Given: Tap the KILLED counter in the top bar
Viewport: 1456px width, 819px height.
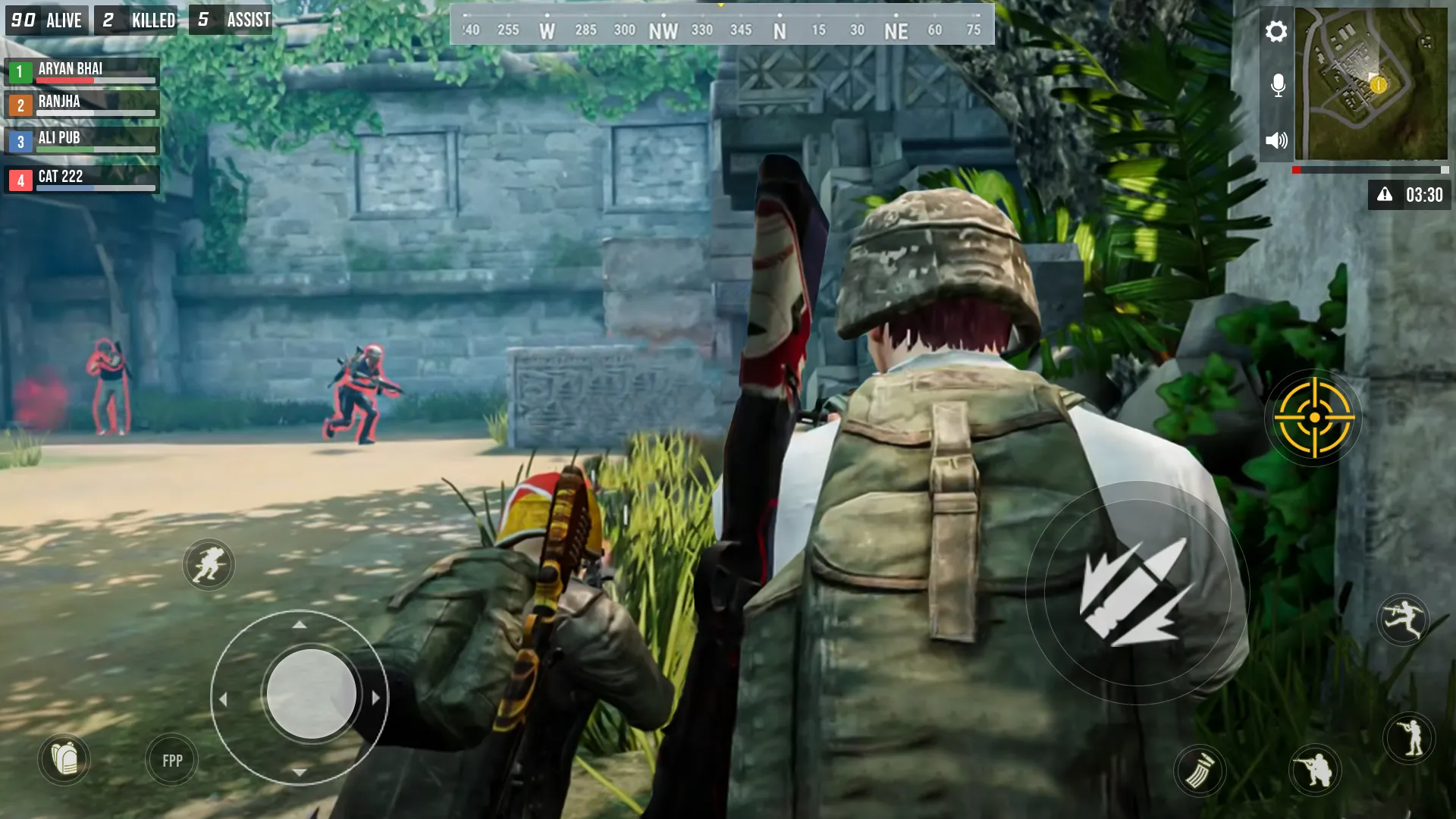Looking at the screenshot, I should 136,20.
